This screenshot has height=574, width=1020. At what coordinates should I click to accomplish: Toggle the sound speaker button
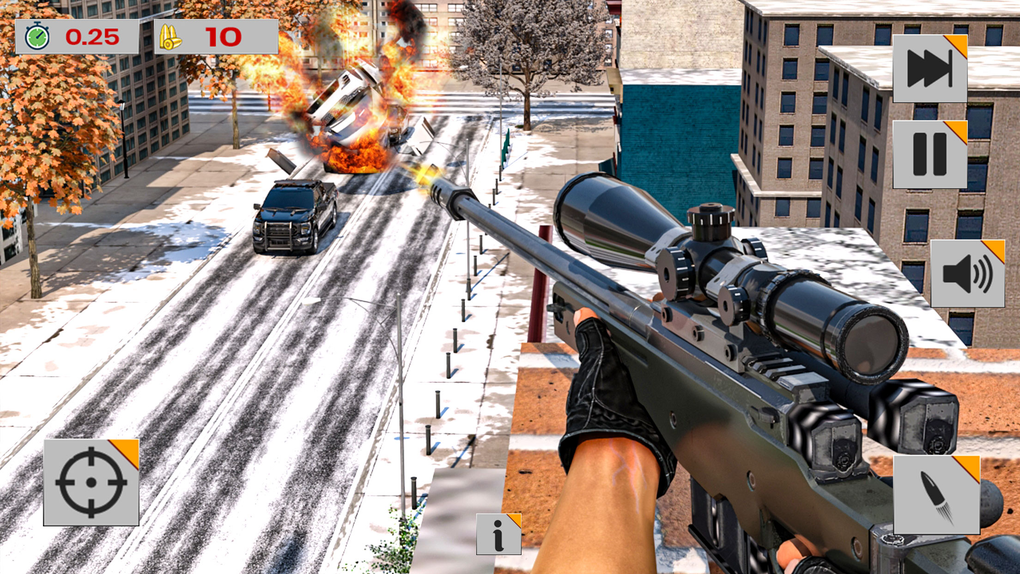967,274
